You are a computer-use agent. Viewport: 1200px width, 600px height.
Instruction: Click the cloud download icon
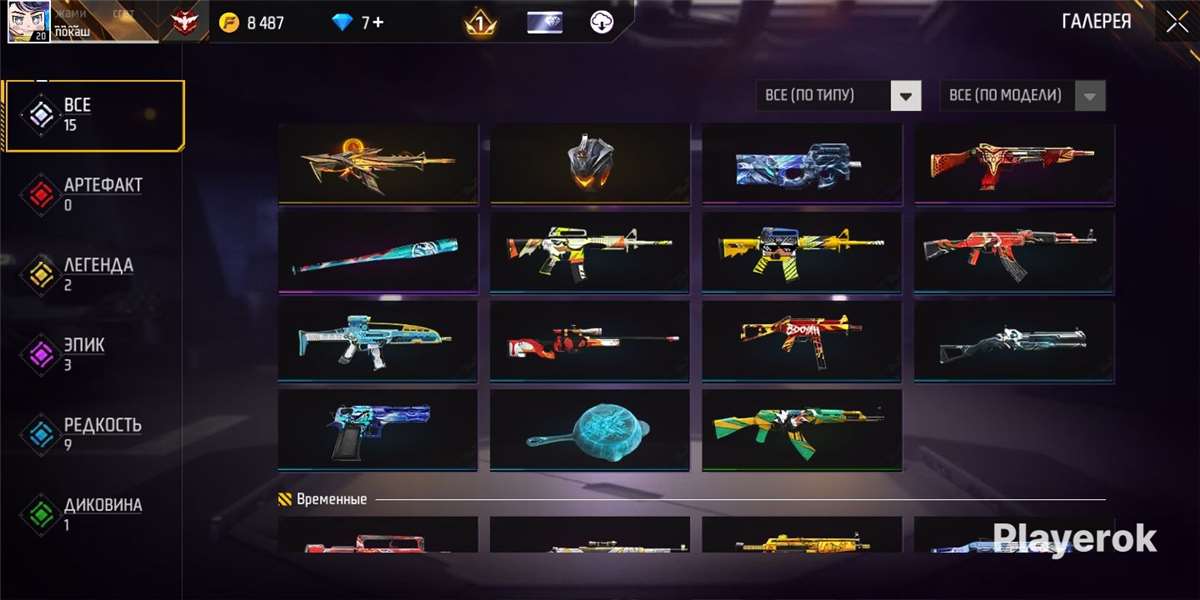click(x=601, y=22)
